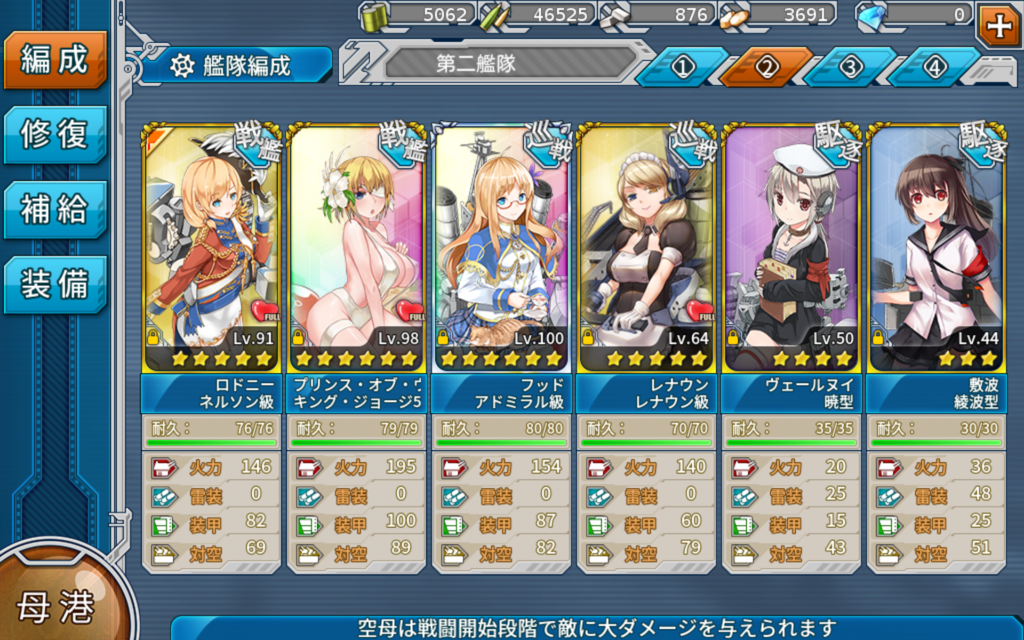Viewport: 1024px width, 640px height.
Task: Choose fleet tab 4
Action: click(x=935, y=67)
